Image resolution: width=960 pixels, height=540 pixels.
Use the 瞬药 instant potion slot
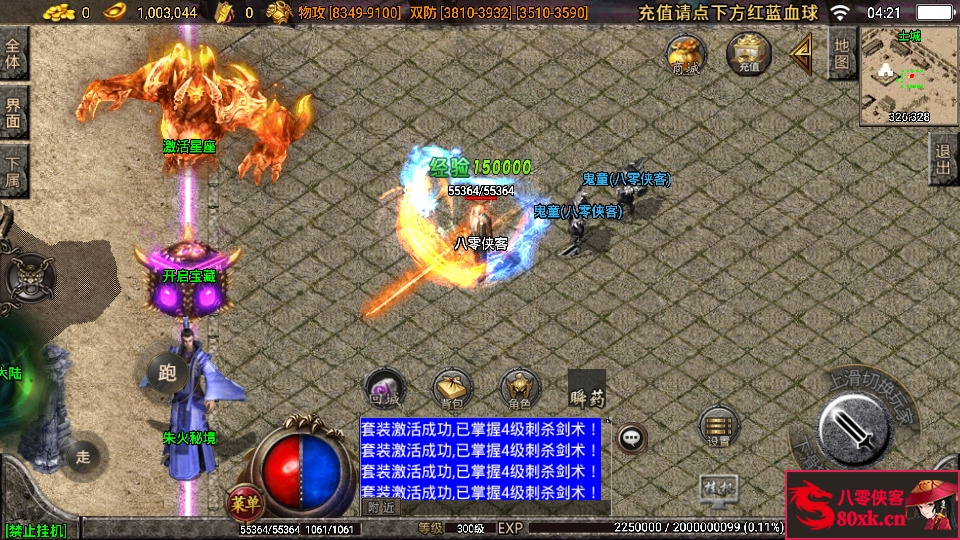pyautogui.click(x=587, y=388)
